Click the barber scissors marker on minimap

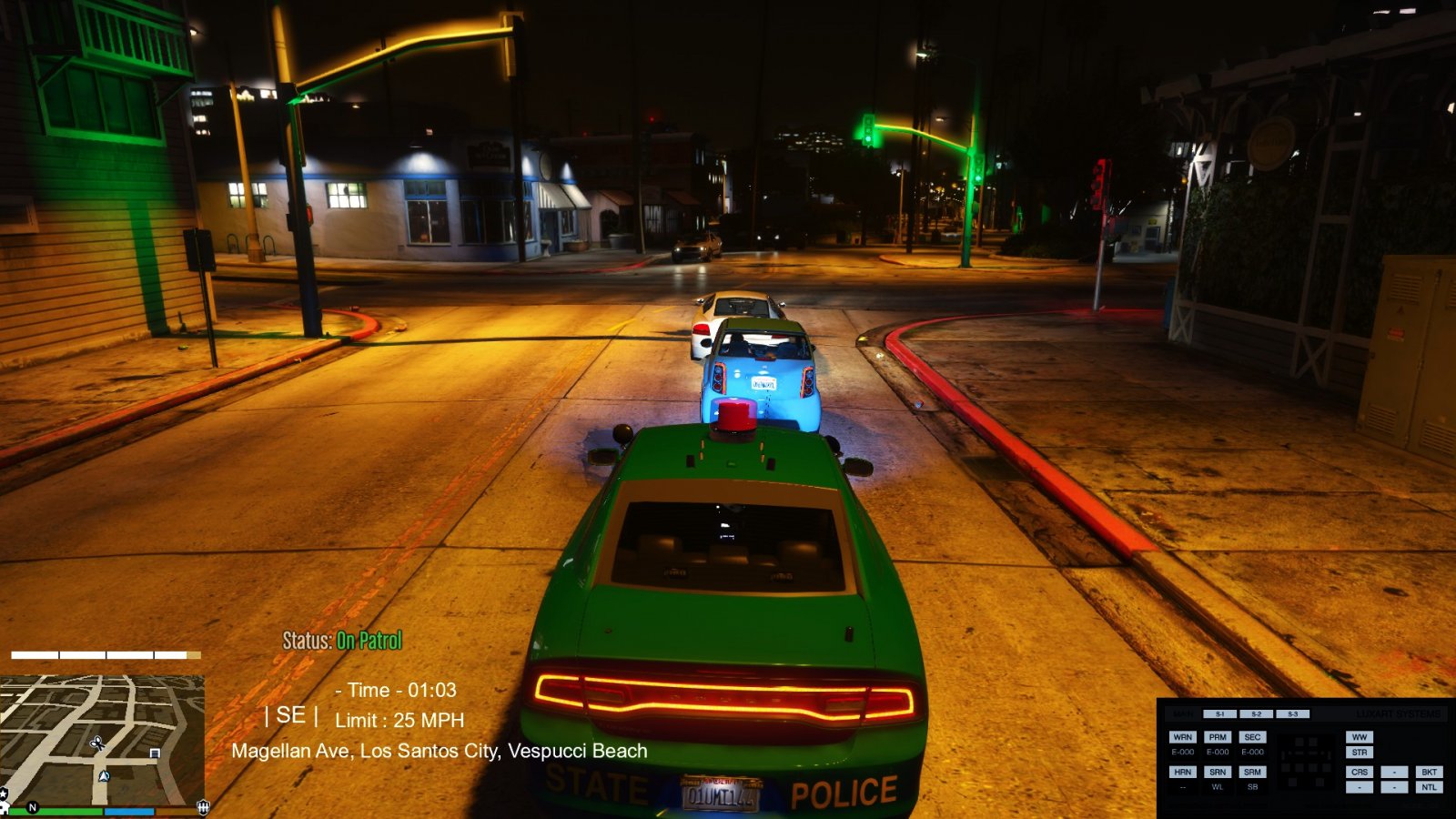click(97, 743)
